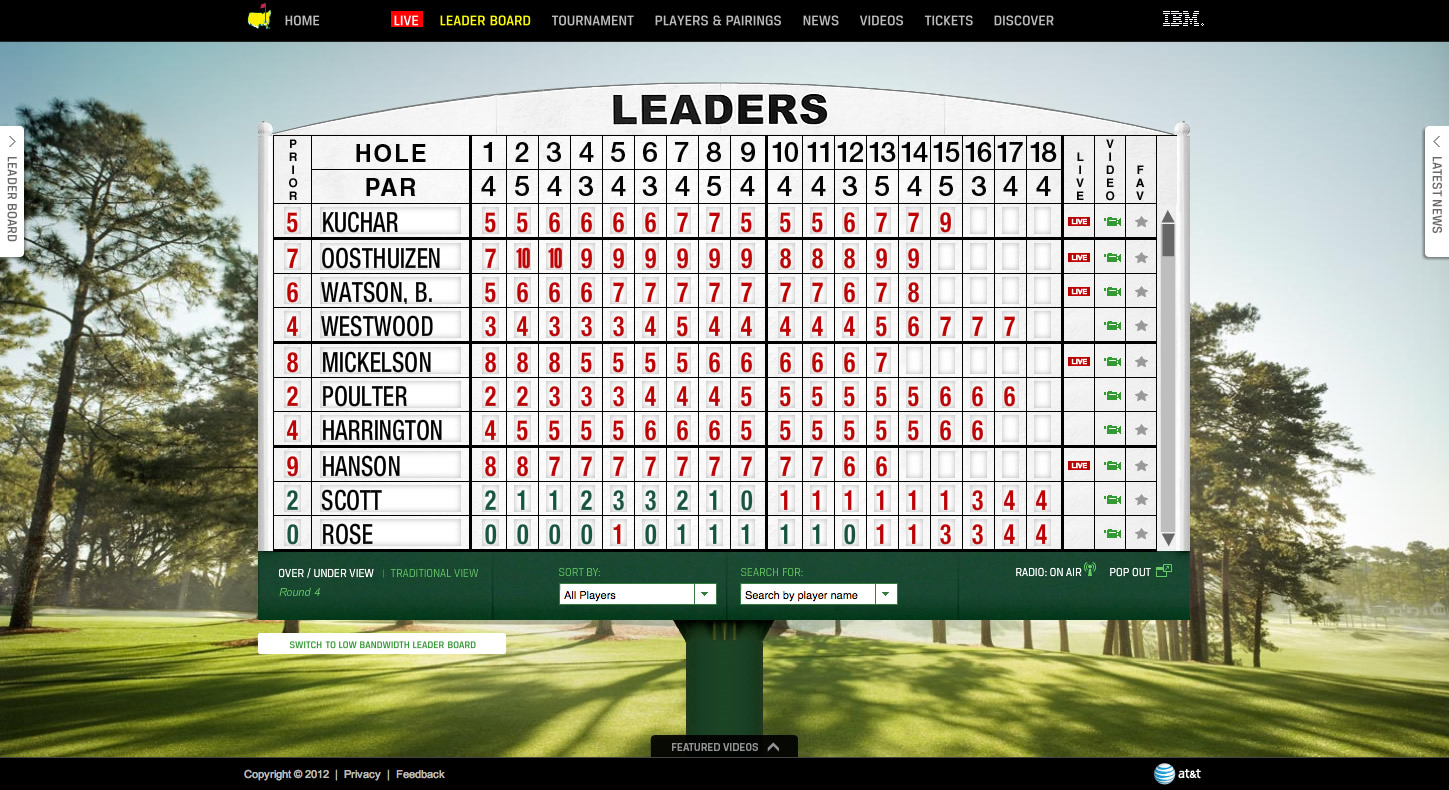This screenshot has height=790, width=1449.
Task: Expand the Featured Videos panel
Action: pos(723,746)
